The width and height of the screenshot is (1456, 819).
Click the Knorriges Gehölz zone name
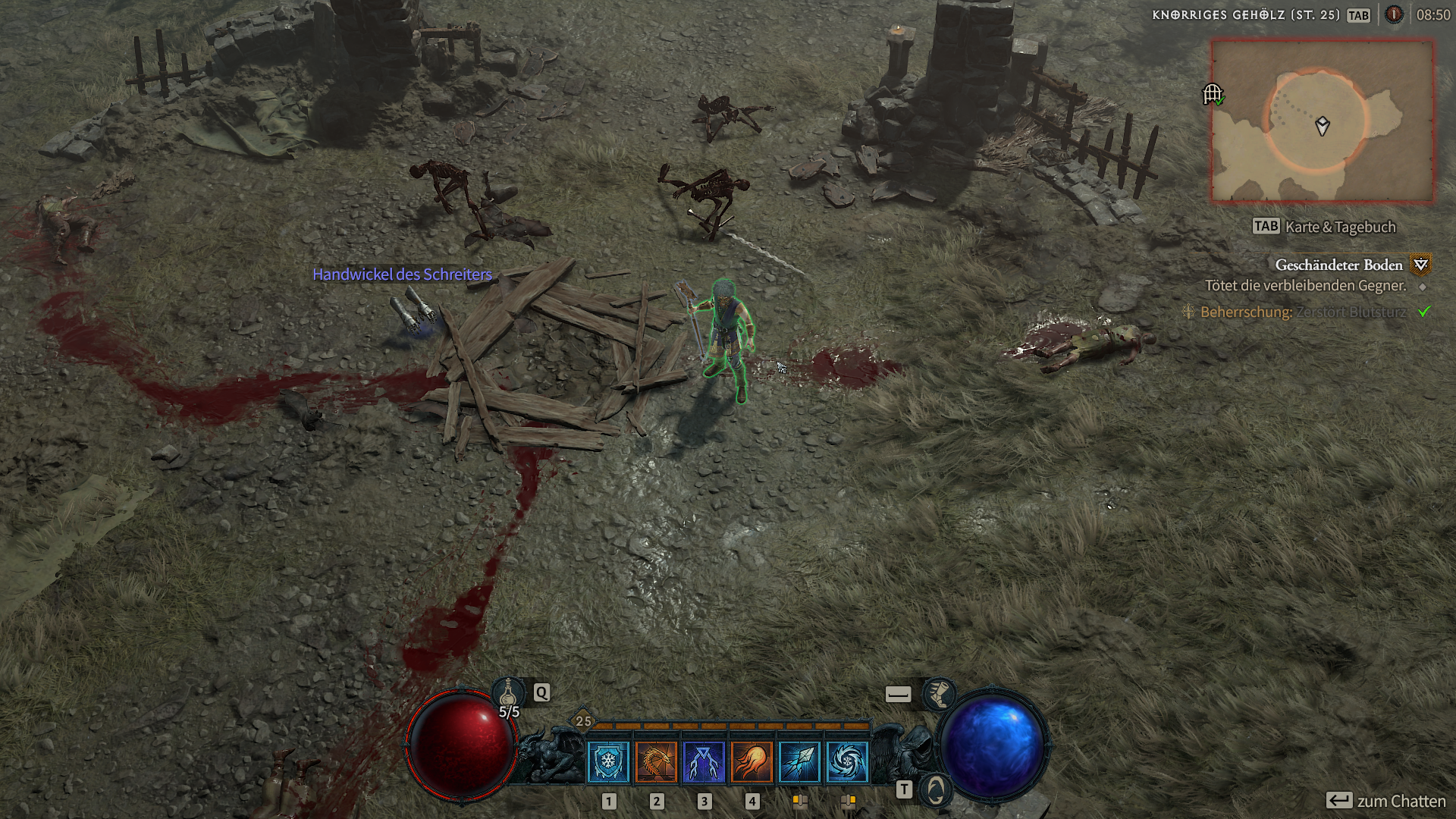click(1245, 14)
